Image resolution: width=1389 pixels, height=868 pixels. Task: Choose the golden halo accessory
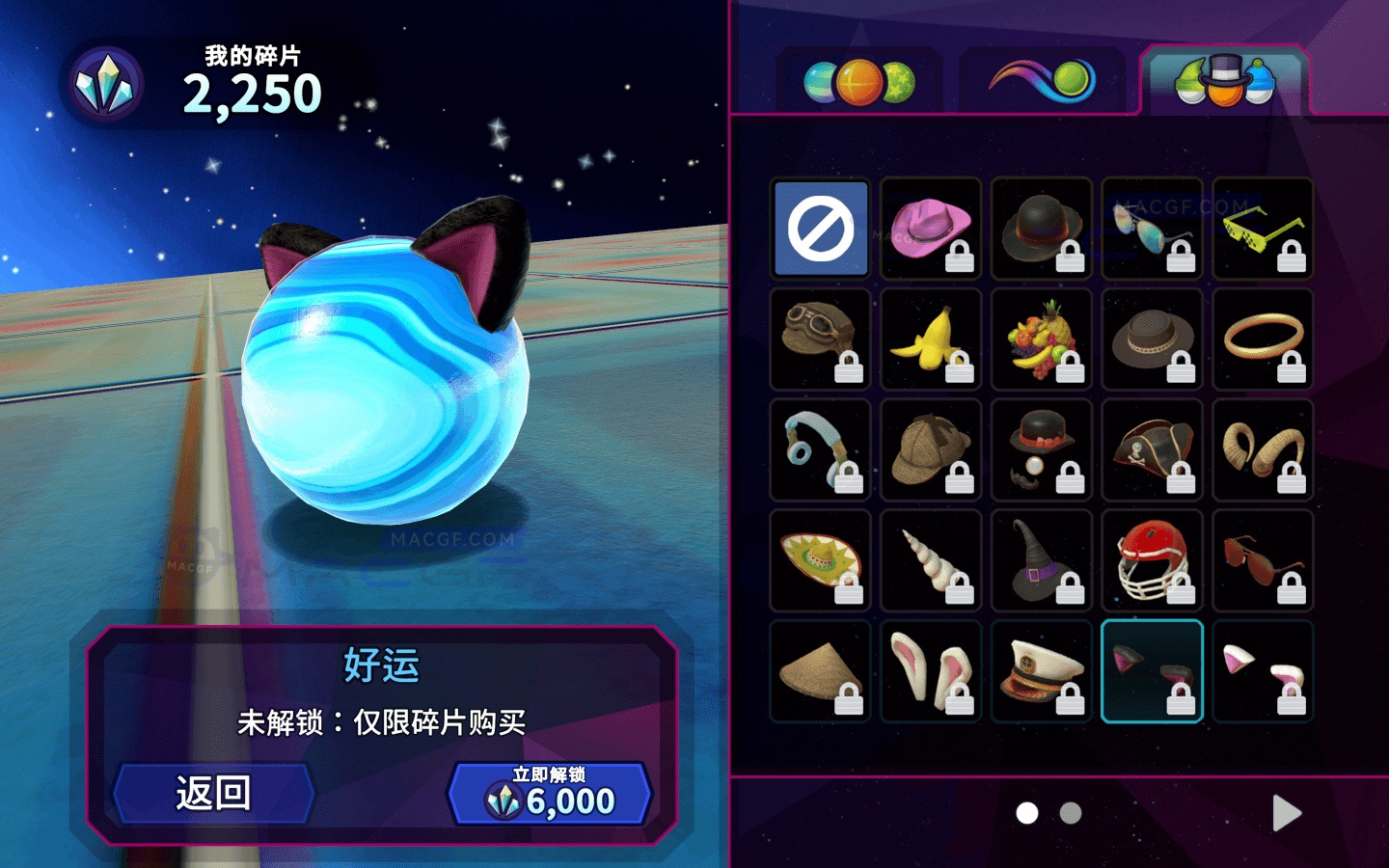pos(1263,339)
